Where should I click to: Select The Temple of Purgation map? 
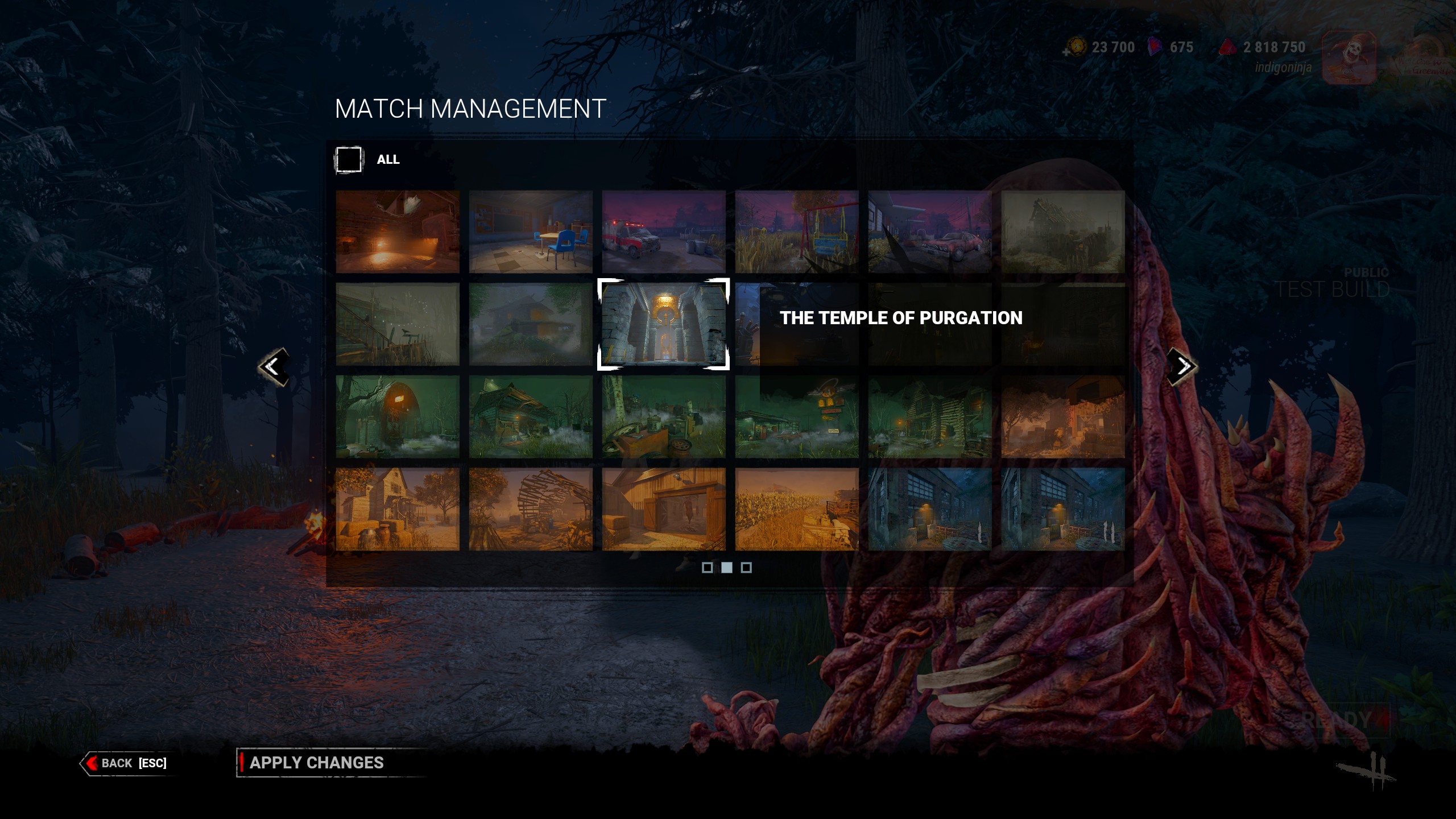[663, 324]
